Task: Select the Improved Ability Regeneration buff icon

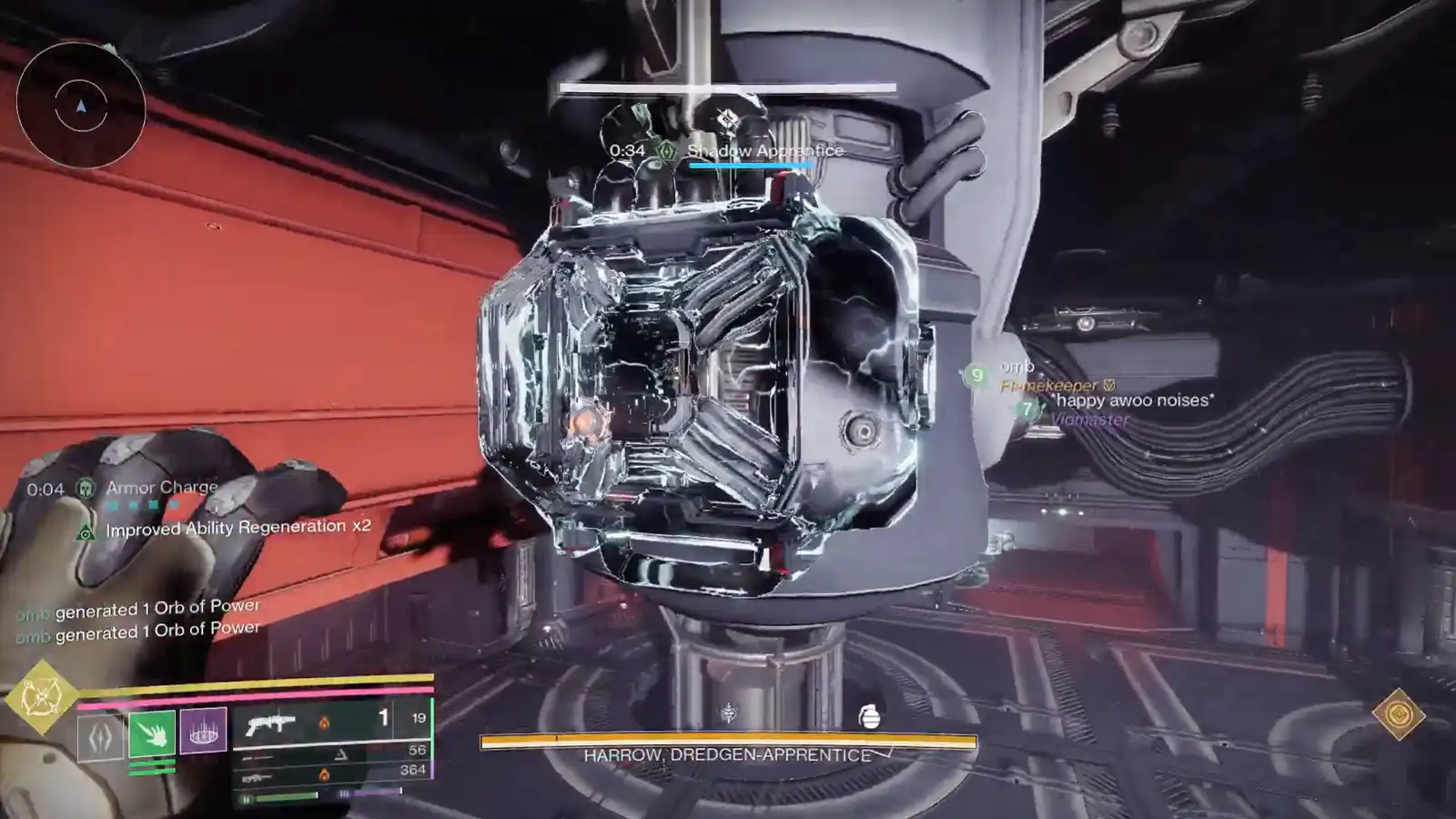Action: pos(85,526)
